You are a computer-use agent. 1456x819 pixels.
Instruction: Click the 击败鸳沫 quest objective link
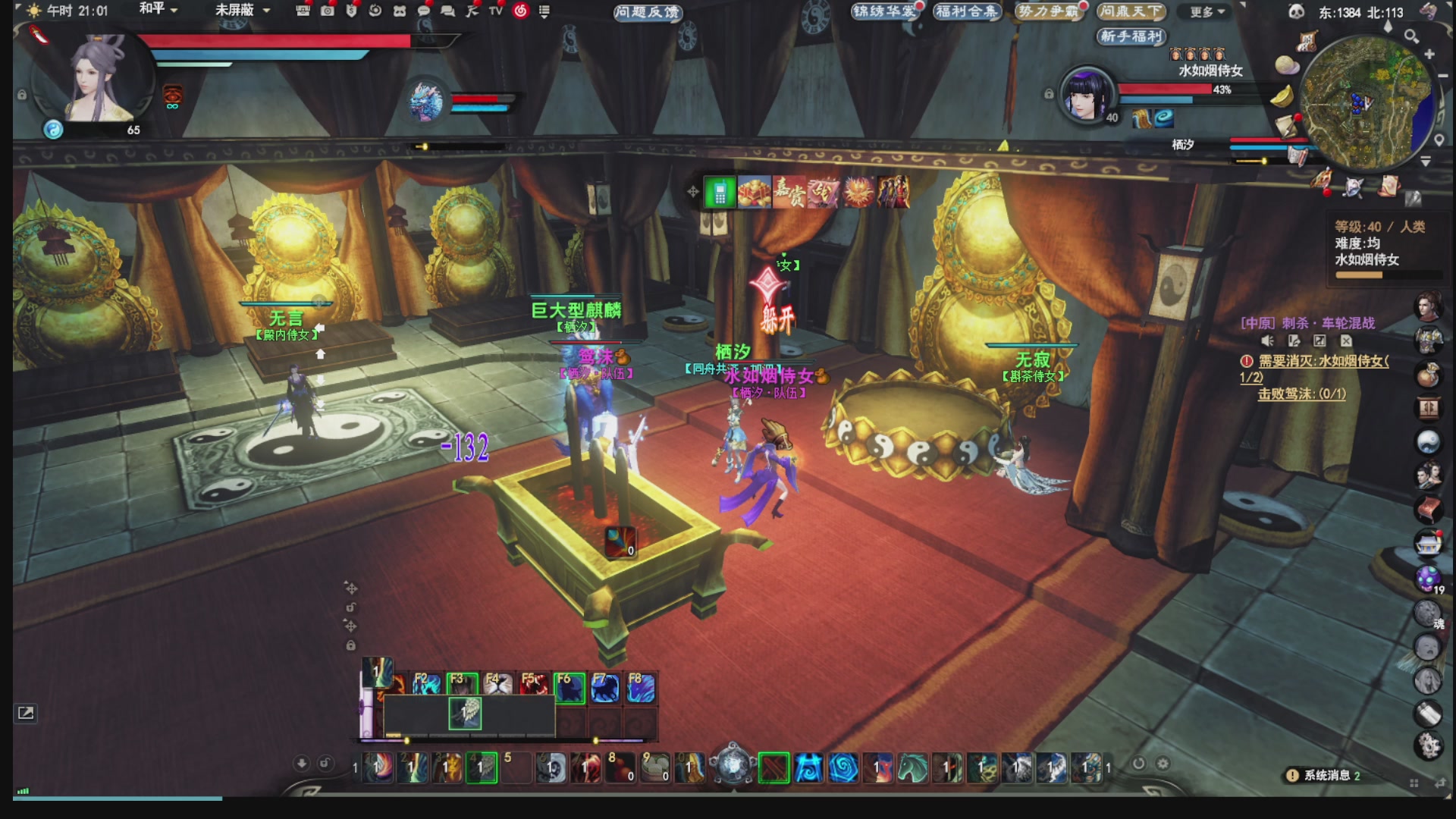point(1301,394)
